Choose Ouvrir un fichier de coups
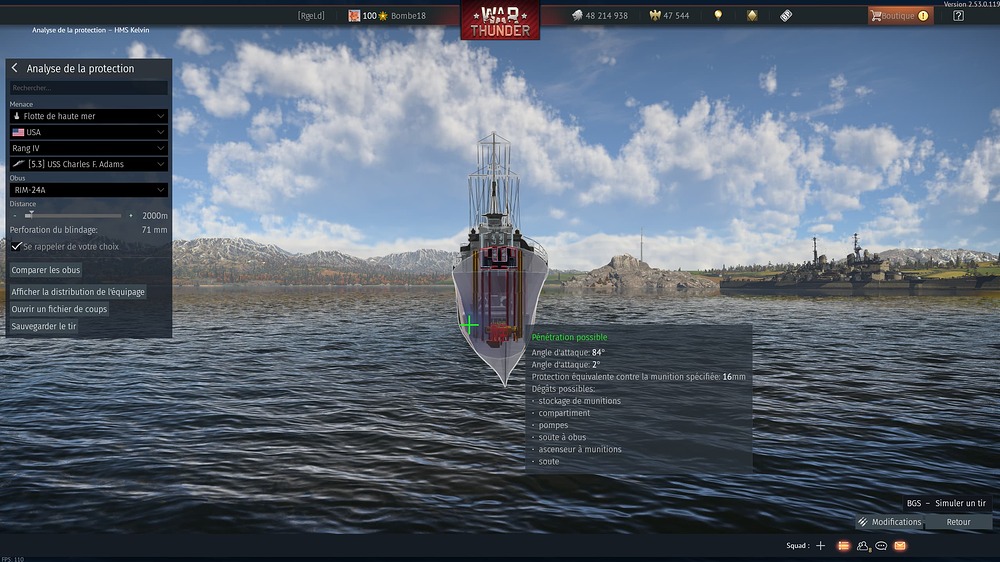Viewport: 1000px width, 562px height. (59, 309)
